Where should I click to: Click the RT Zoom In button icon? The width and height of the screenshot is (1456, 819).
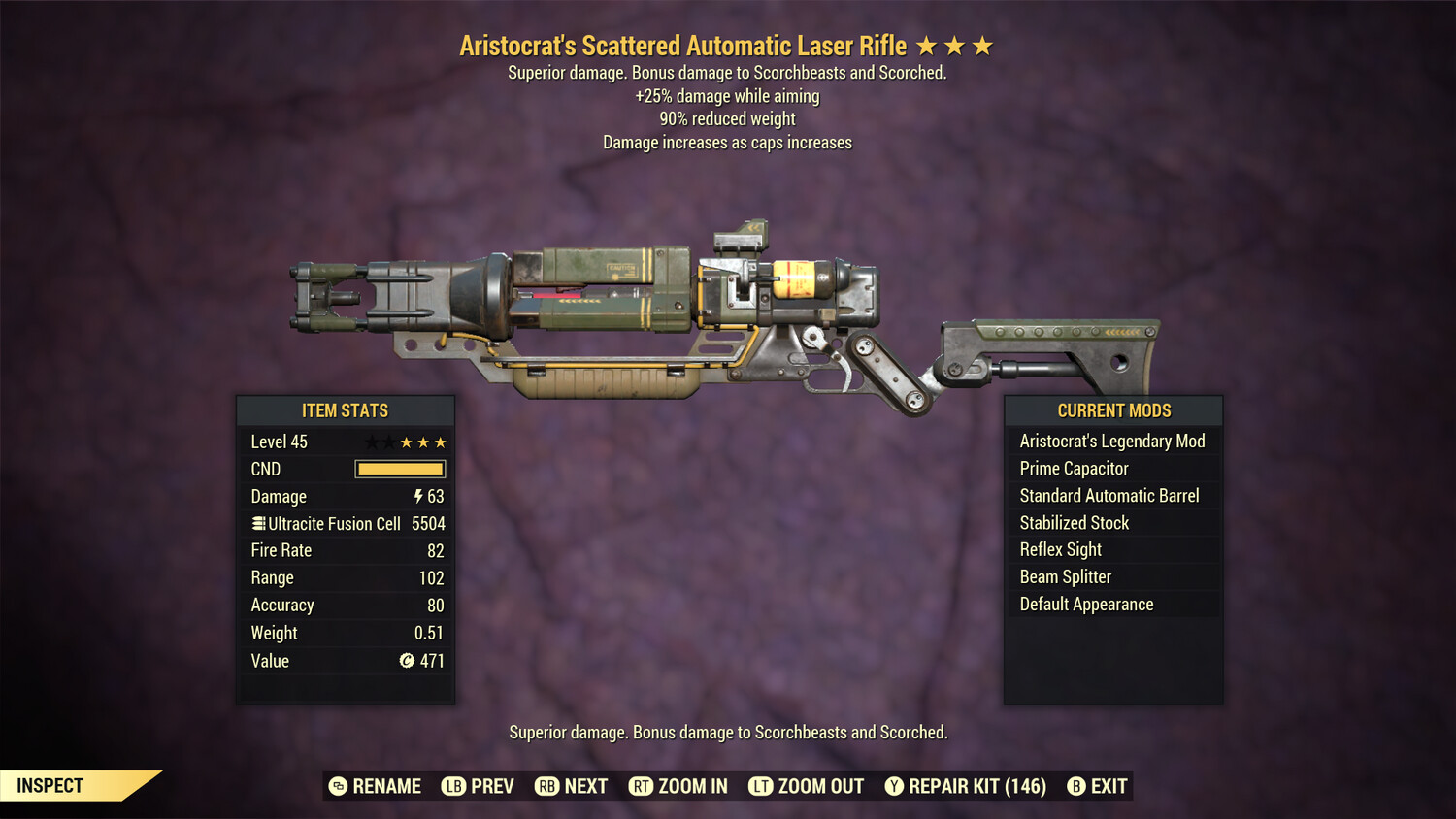pos(642,786)
